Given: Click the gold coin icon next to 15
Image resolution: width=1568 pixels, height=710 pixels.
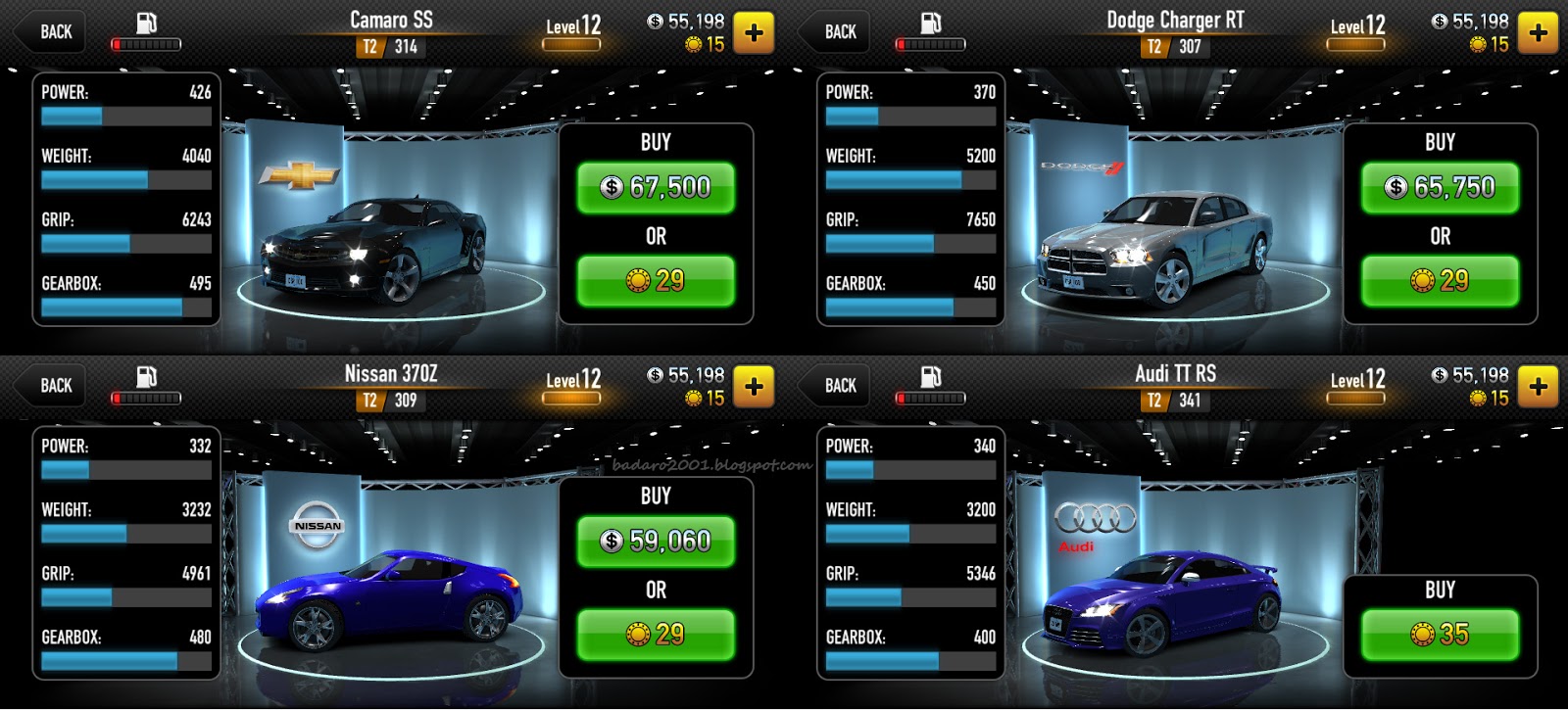Looking at the screenshot, I should (693, 43).
